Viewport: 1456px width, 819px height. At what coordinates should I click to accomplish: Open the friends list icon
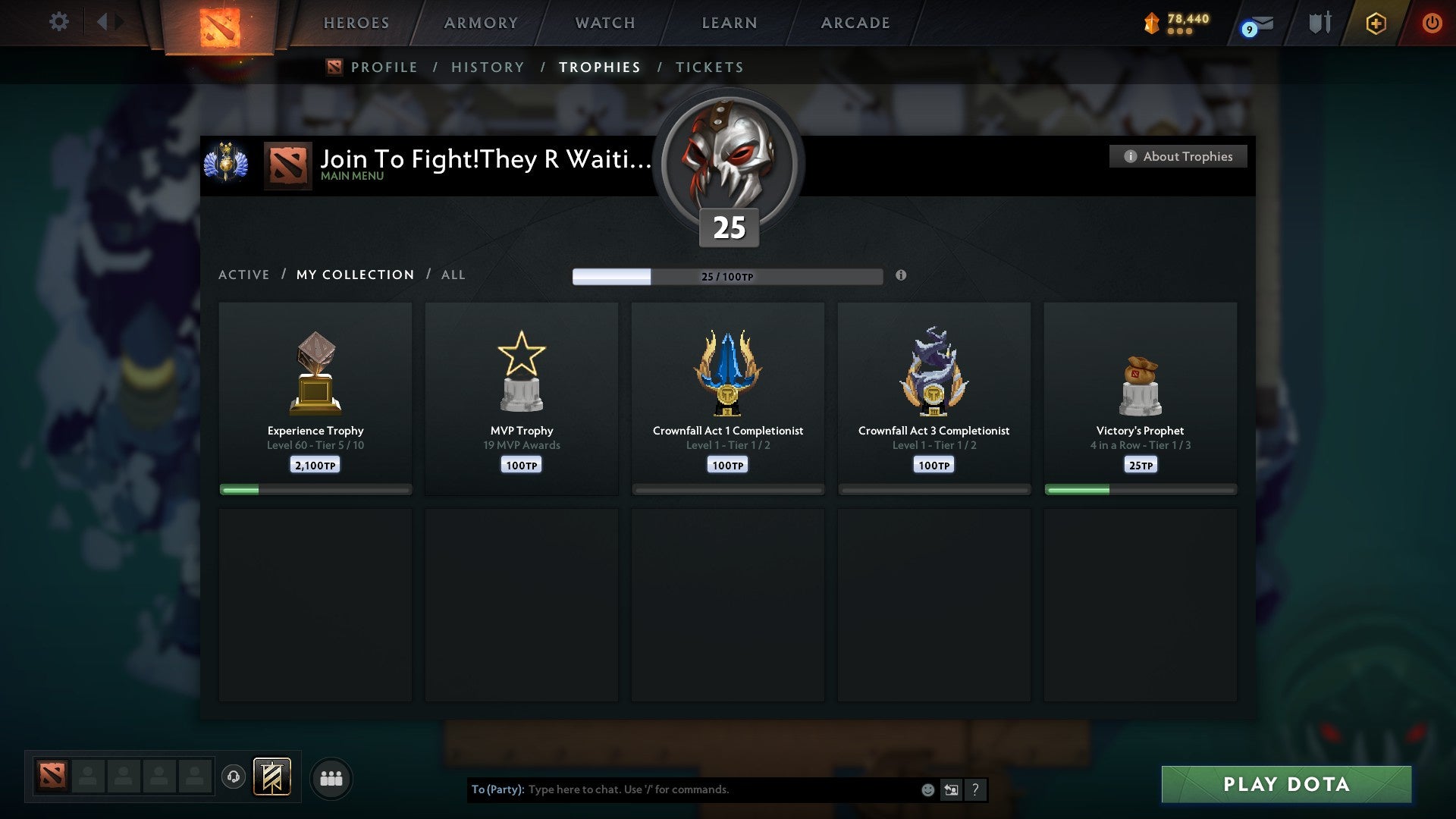coord(331,777)
